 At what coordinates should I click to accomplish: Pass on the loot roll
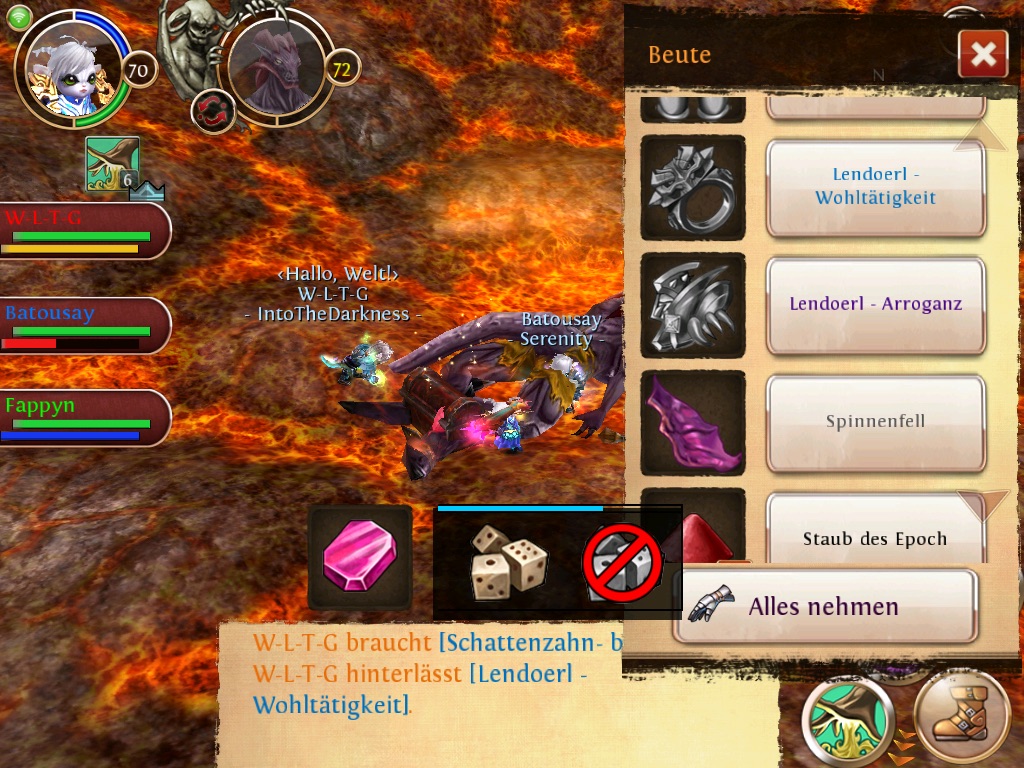pyautogui.click(x=623, y=563)
